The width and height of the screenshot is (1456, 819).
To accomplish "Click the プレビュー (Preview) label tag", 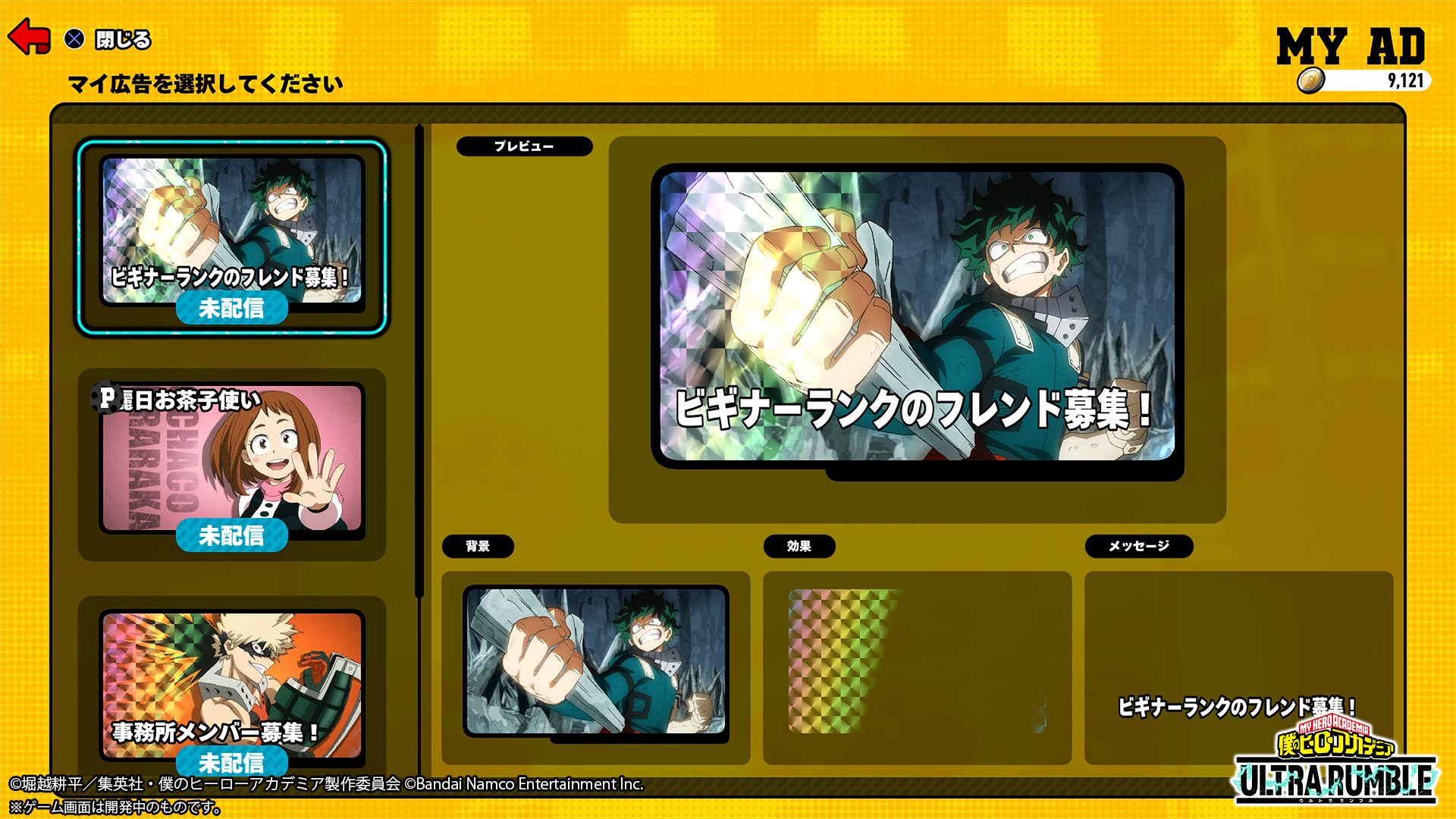I will click(x=523, y=147).
